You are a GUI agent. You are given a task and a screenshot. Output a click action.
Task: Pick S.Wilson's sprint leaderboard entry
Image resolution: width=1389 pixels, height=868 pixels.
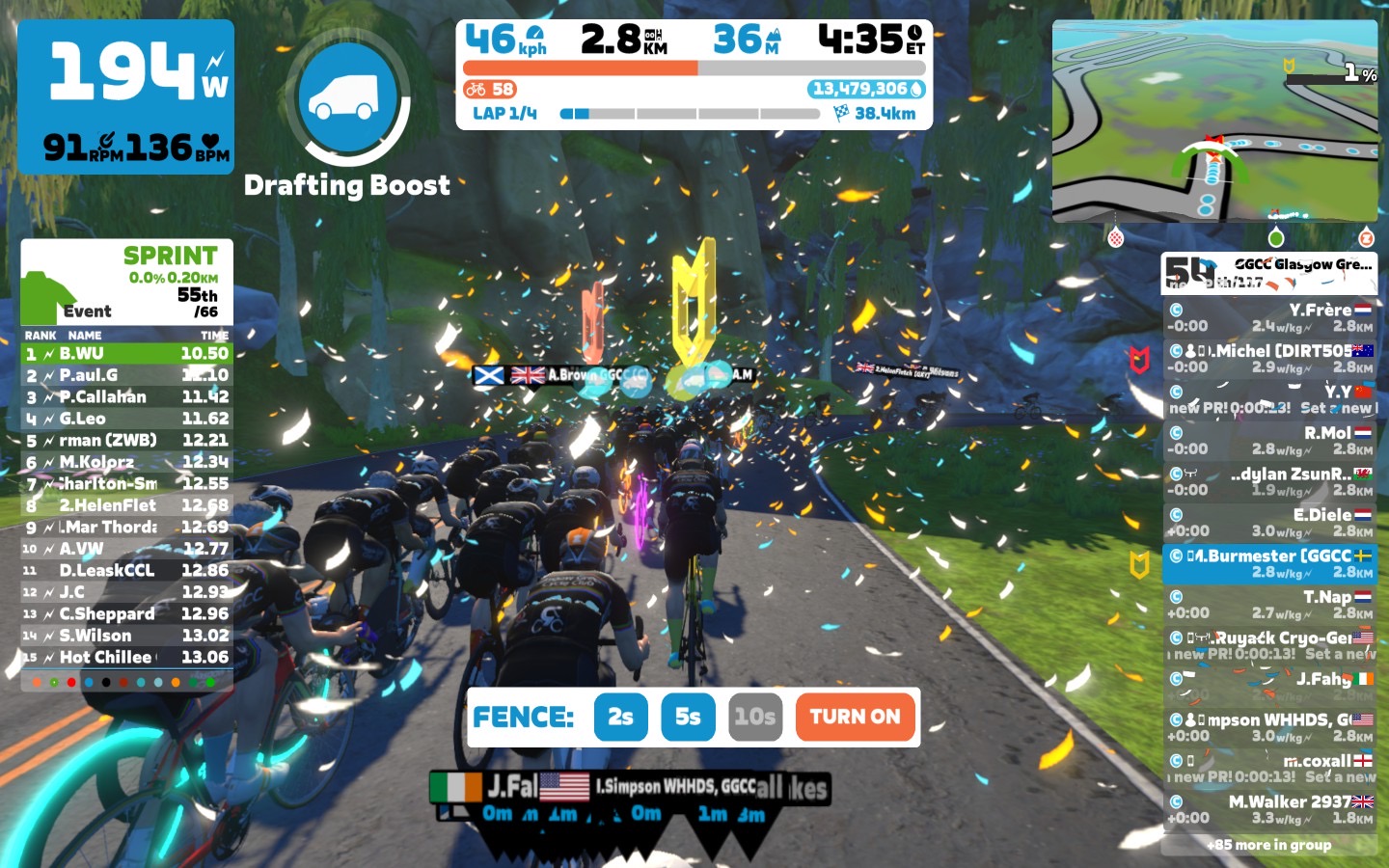[x=127, y=636]
